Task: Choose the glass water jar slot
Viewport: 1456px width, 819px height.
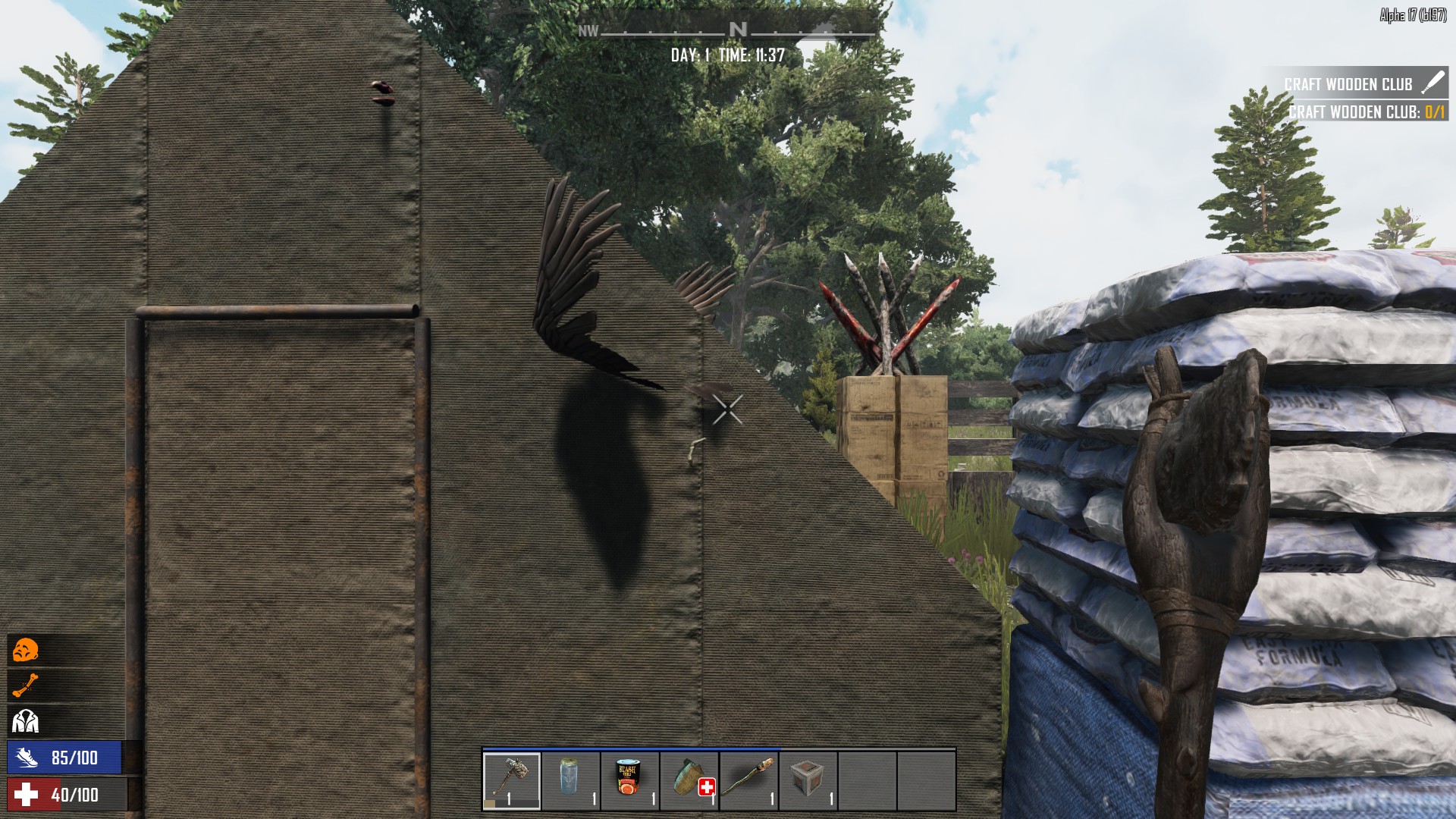Action: click(571, 780)
